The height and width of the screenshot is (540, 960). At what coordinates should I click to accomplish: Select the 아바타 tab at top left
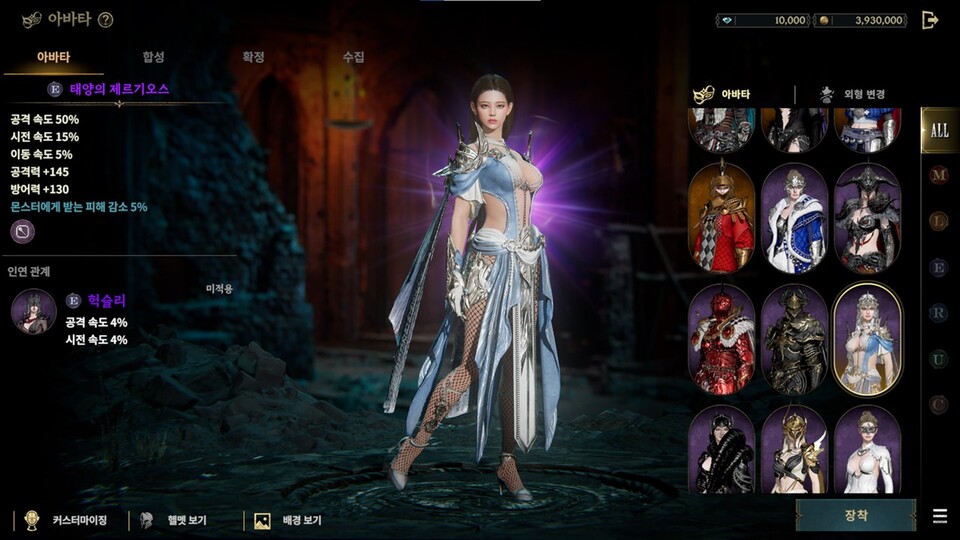(x=53, y=58)
